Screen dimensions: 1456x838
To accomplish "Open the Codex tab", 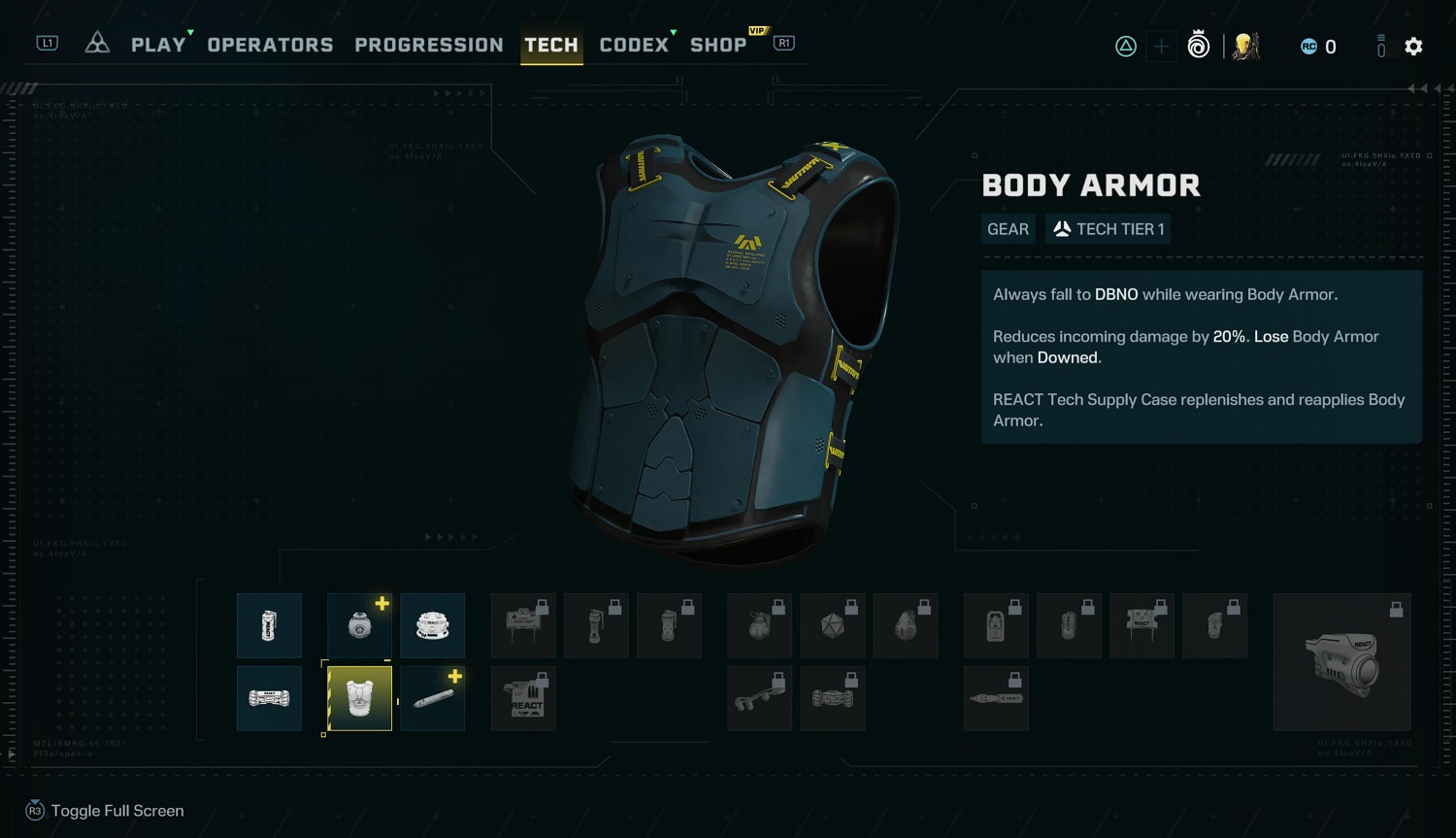I will tap(634, 45).
